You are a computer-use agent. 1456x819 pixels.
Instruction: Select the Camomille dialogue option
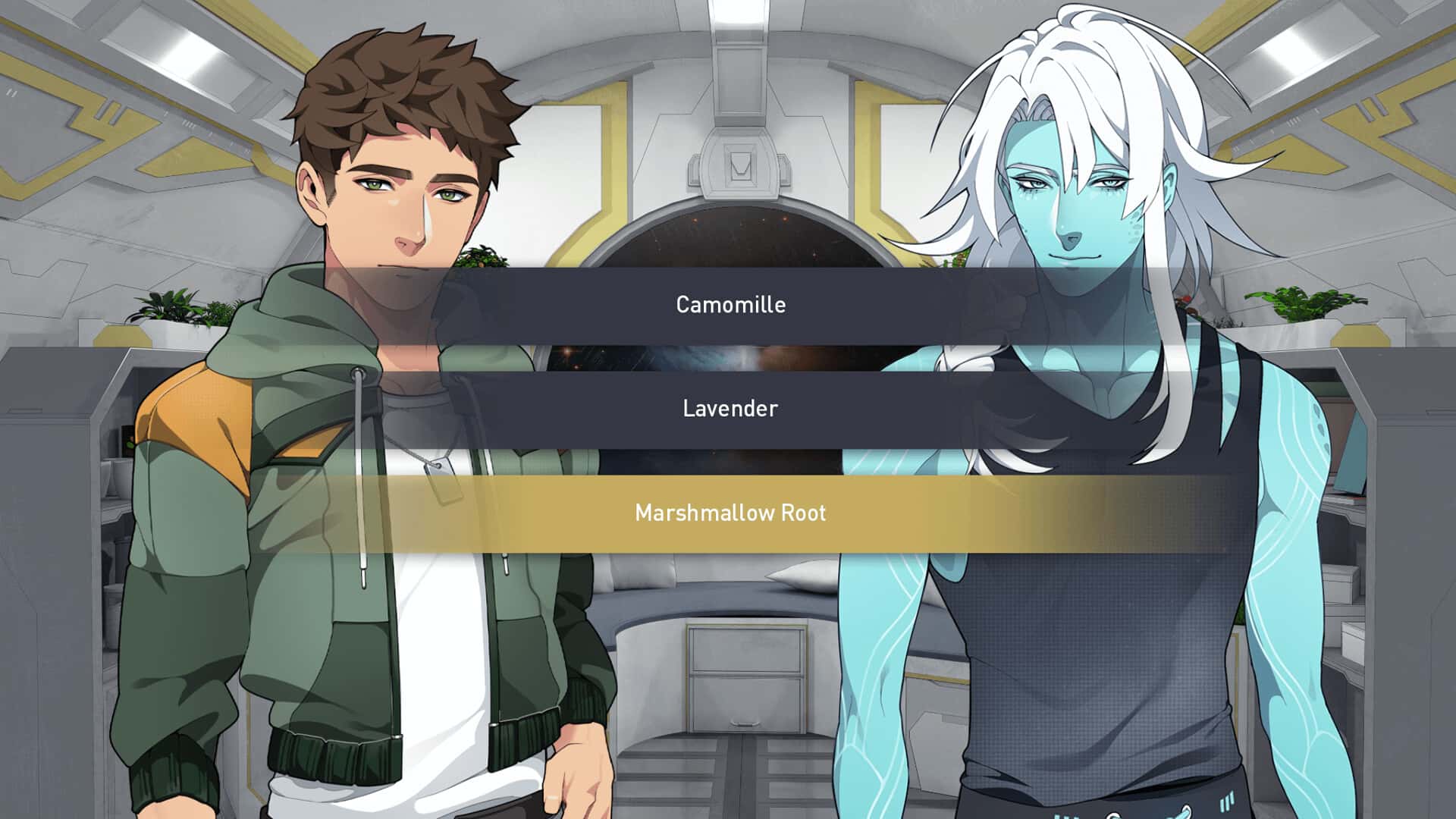pos(728,305)
